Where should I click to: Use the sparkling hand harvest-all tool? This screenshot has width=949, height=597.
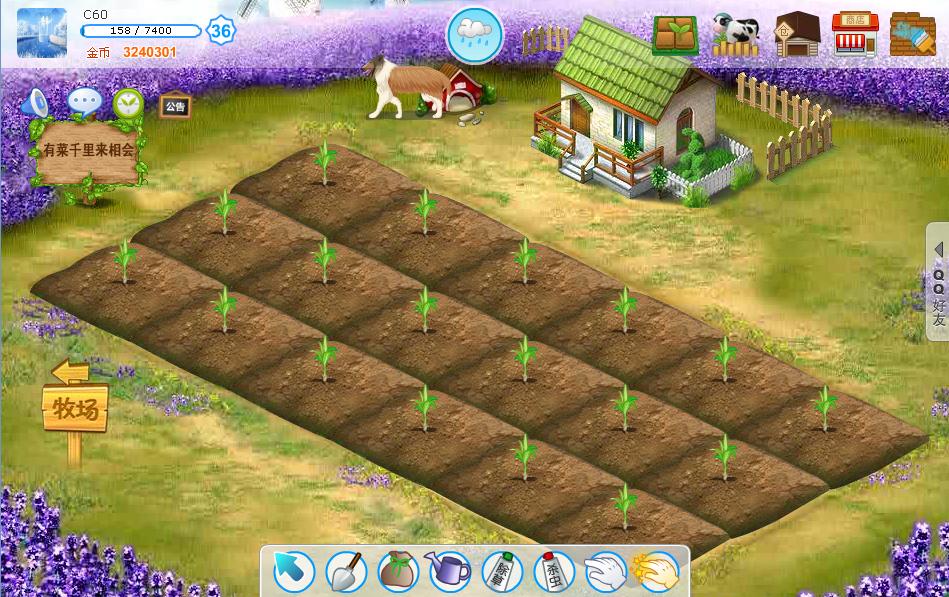click(x=656, y=571)
